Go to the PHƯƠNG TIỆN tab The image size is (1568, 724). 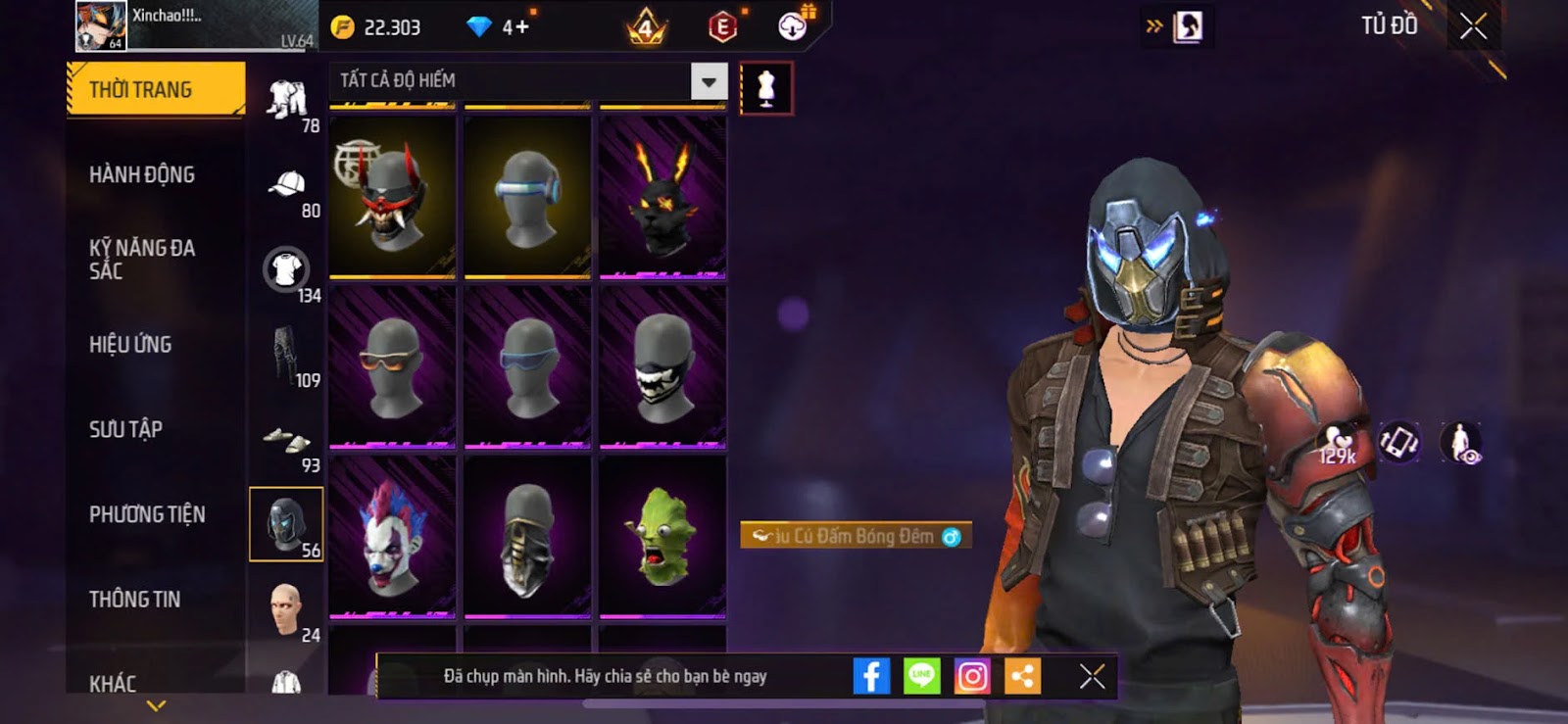(147, 514)
